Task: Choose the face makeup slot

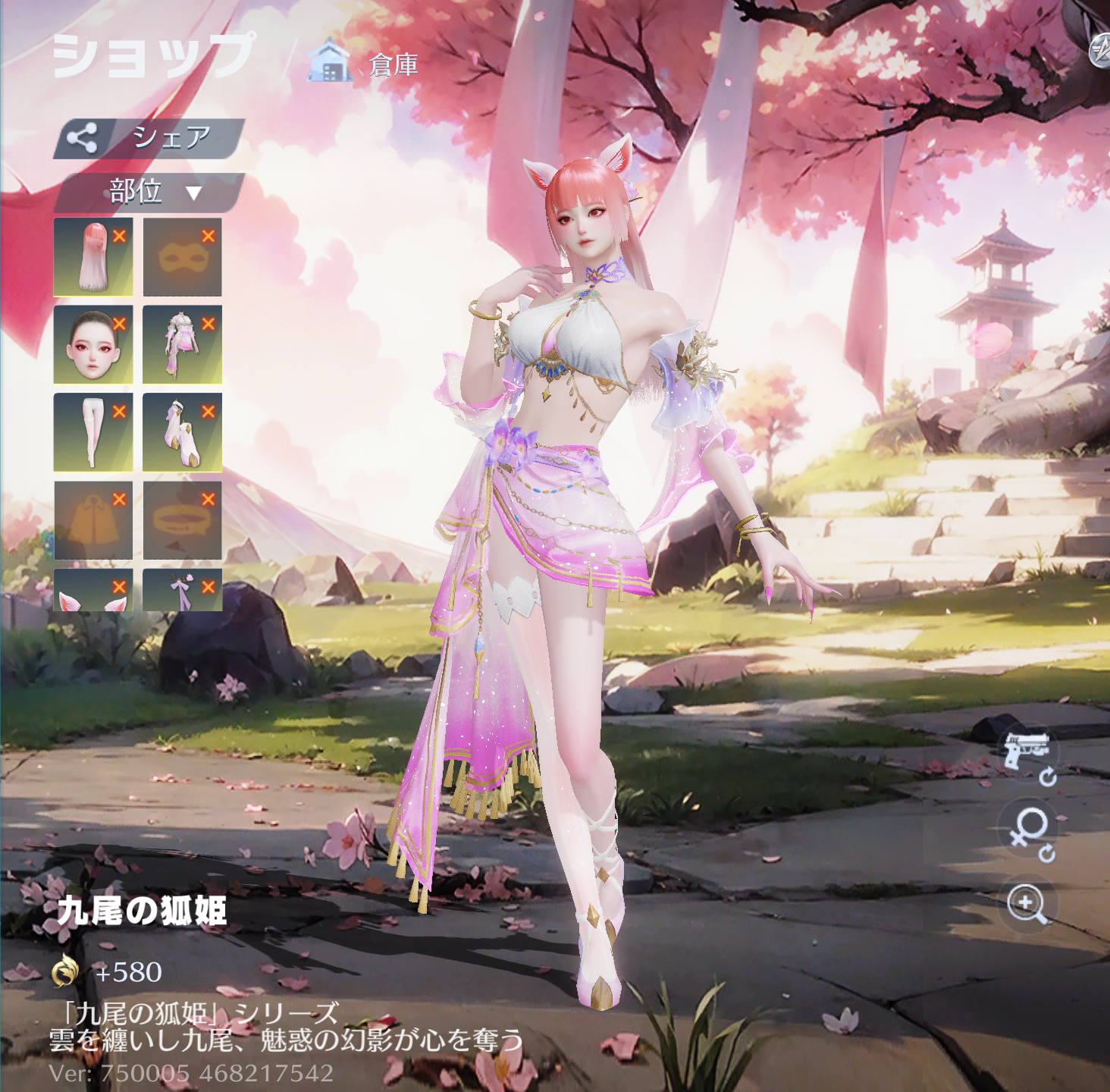Action: [x=92, y=345]
